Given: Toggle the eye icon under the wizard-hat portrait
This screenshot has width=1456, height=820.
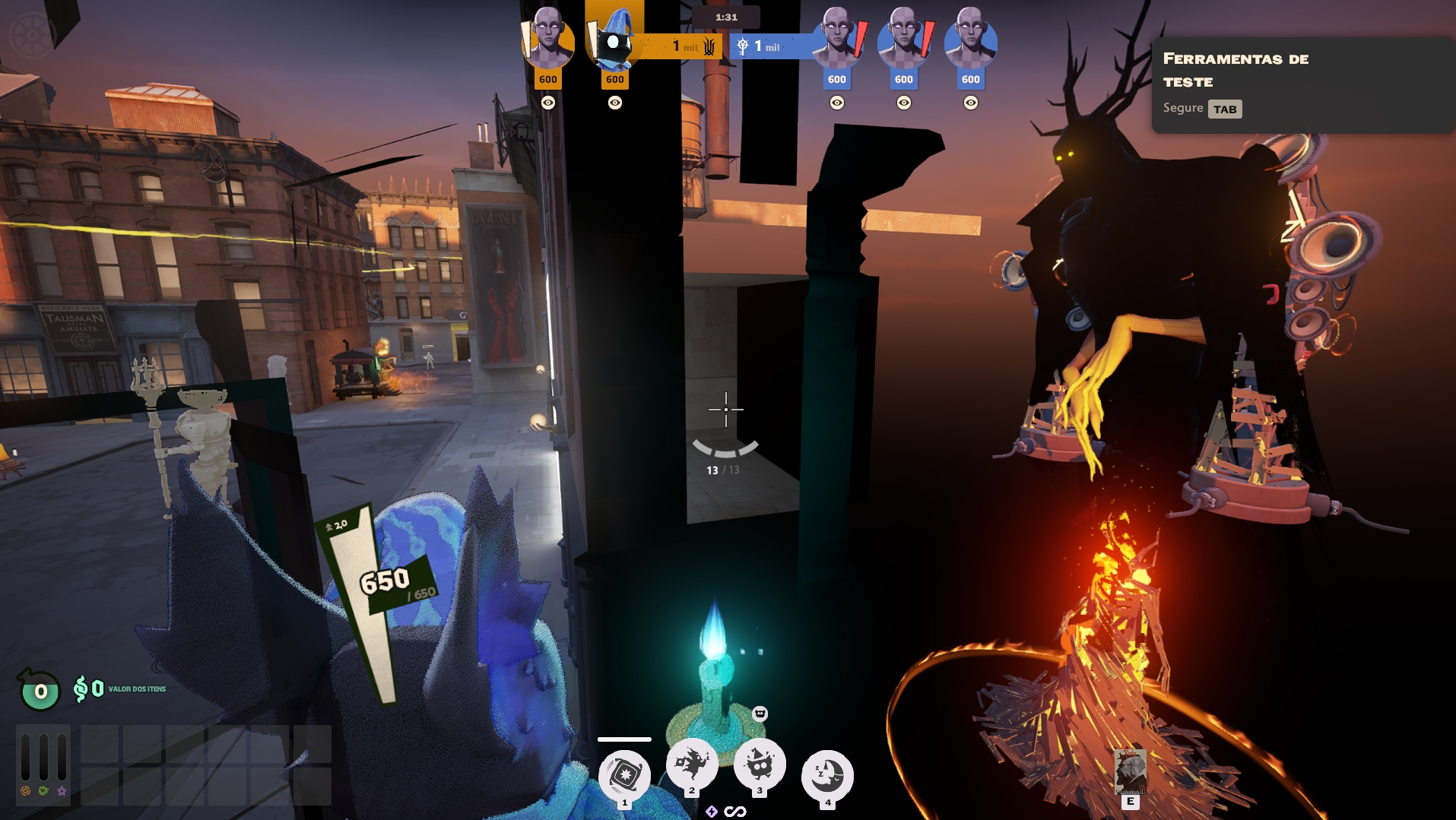Looking at the screenshot, I should 614,103.
